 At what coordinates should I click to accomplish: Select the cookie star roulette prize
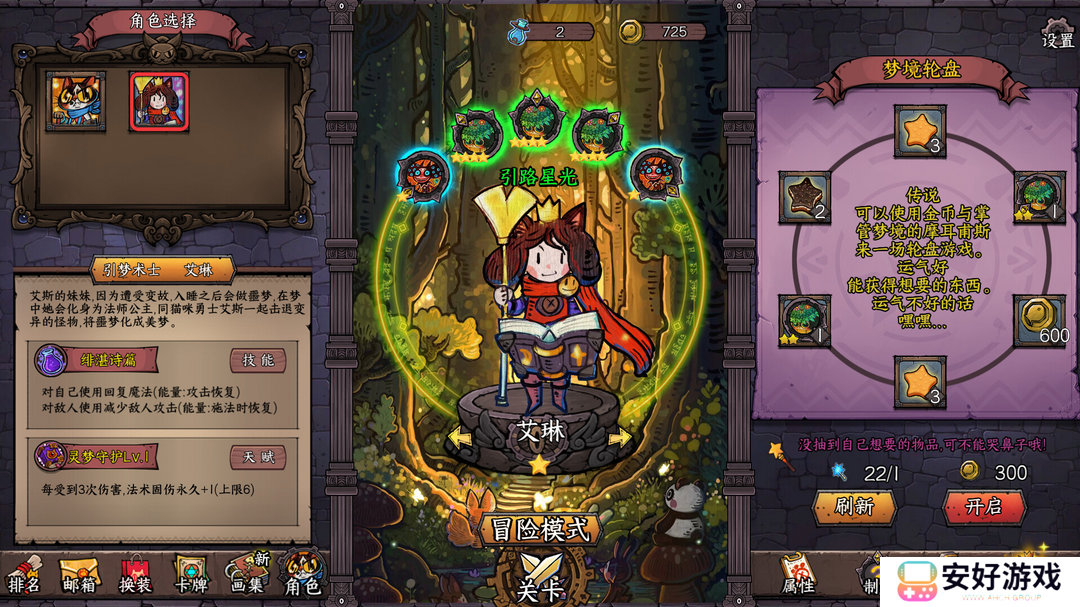coord(804,197)
